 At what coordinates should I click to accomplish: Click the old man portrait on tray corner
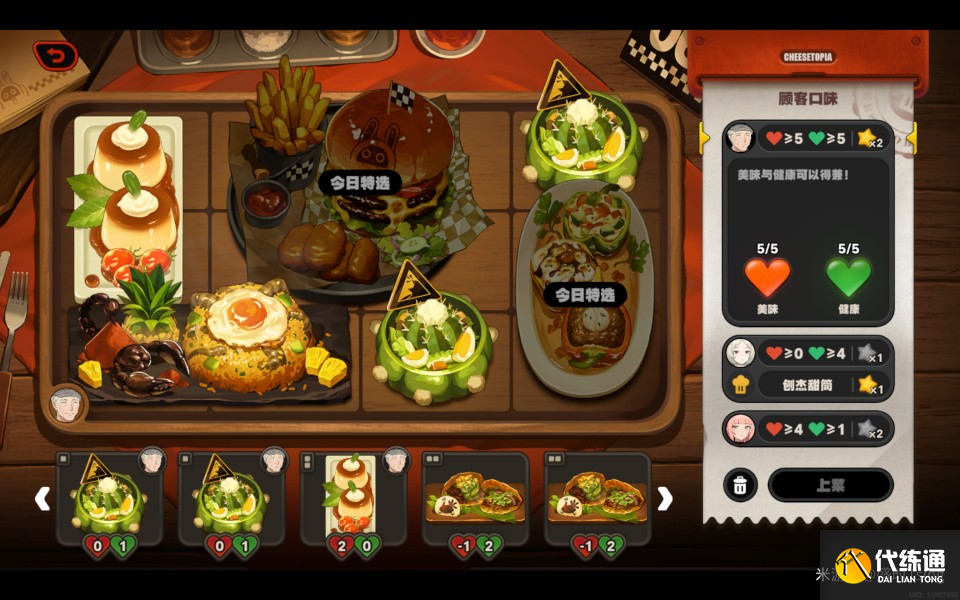67,403
